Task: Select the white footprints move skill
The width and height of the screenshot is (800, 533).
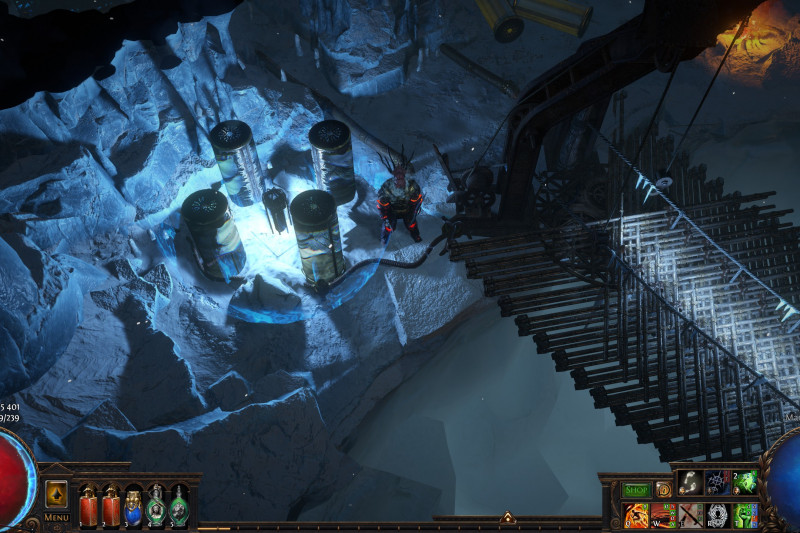Action: [x=691, y=483]
